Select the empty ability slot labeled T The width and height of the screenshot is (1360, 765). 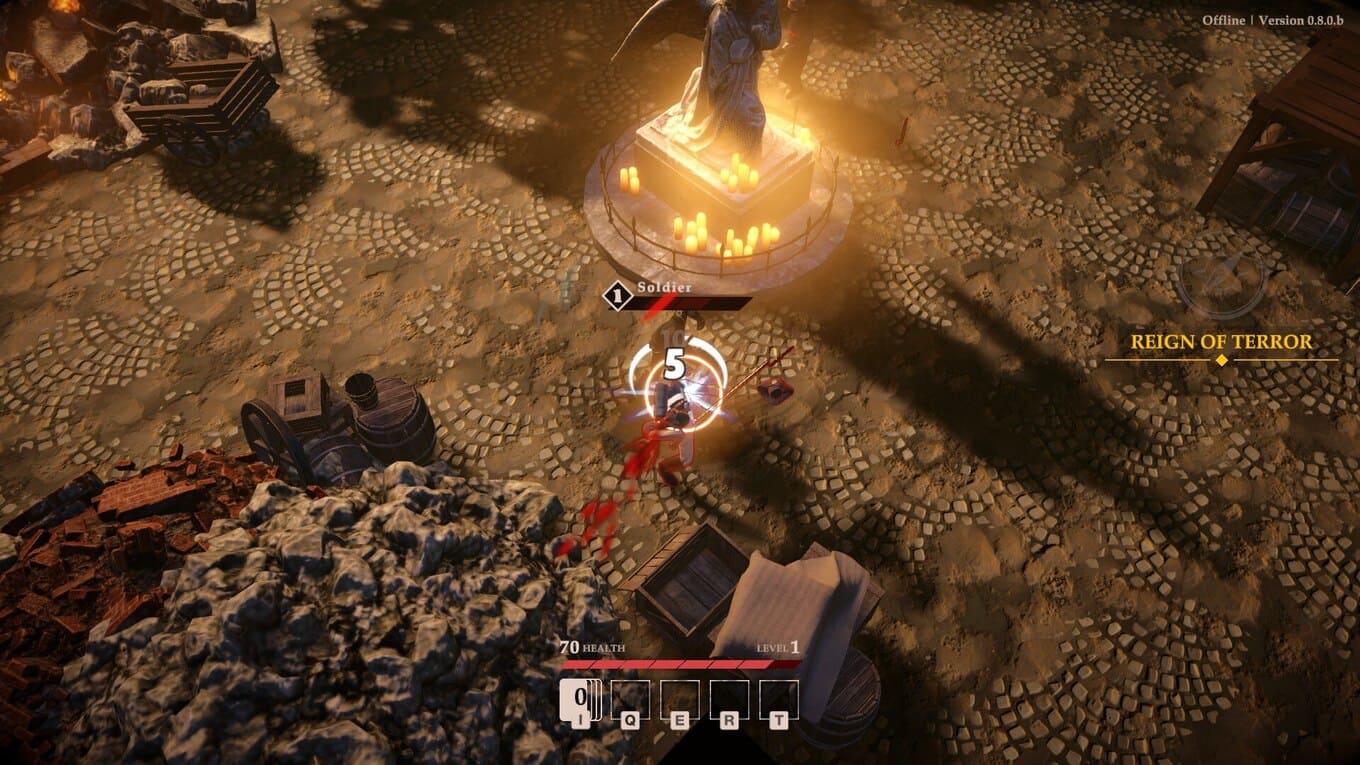point(779,699)
